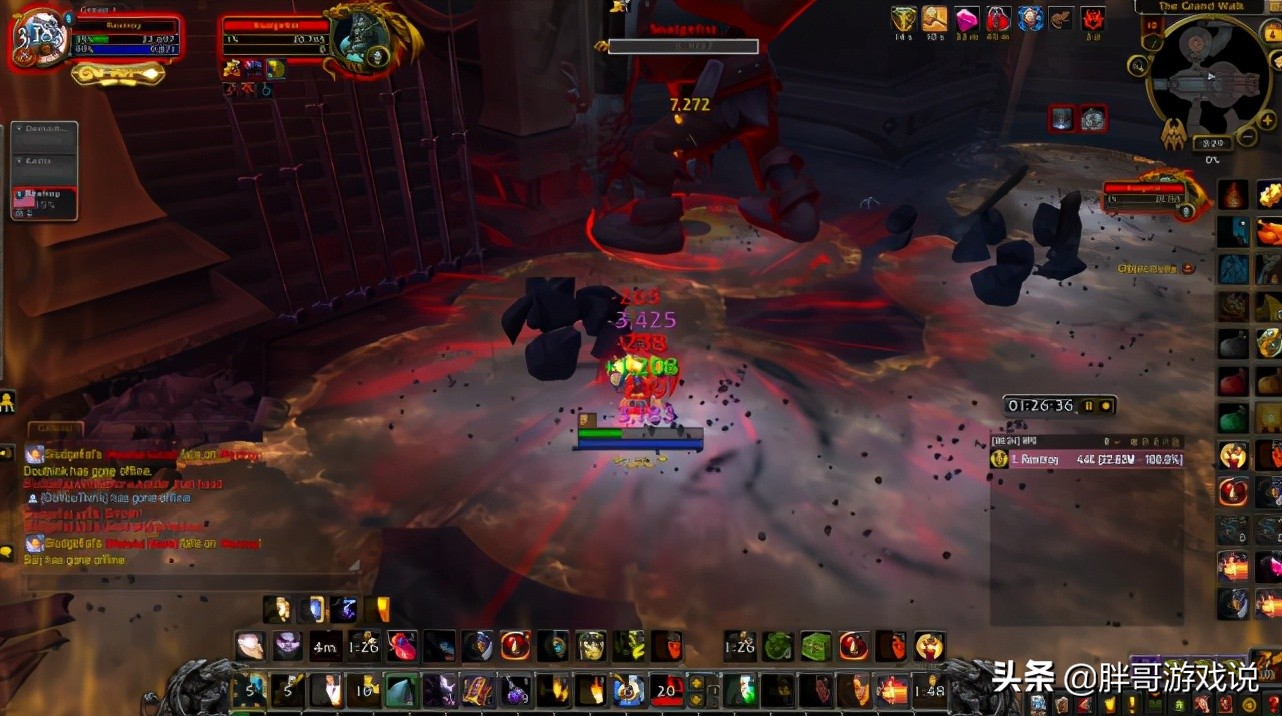Click the player character portrait
This screenshot has height=716, width=1282.
coord(40,40)
